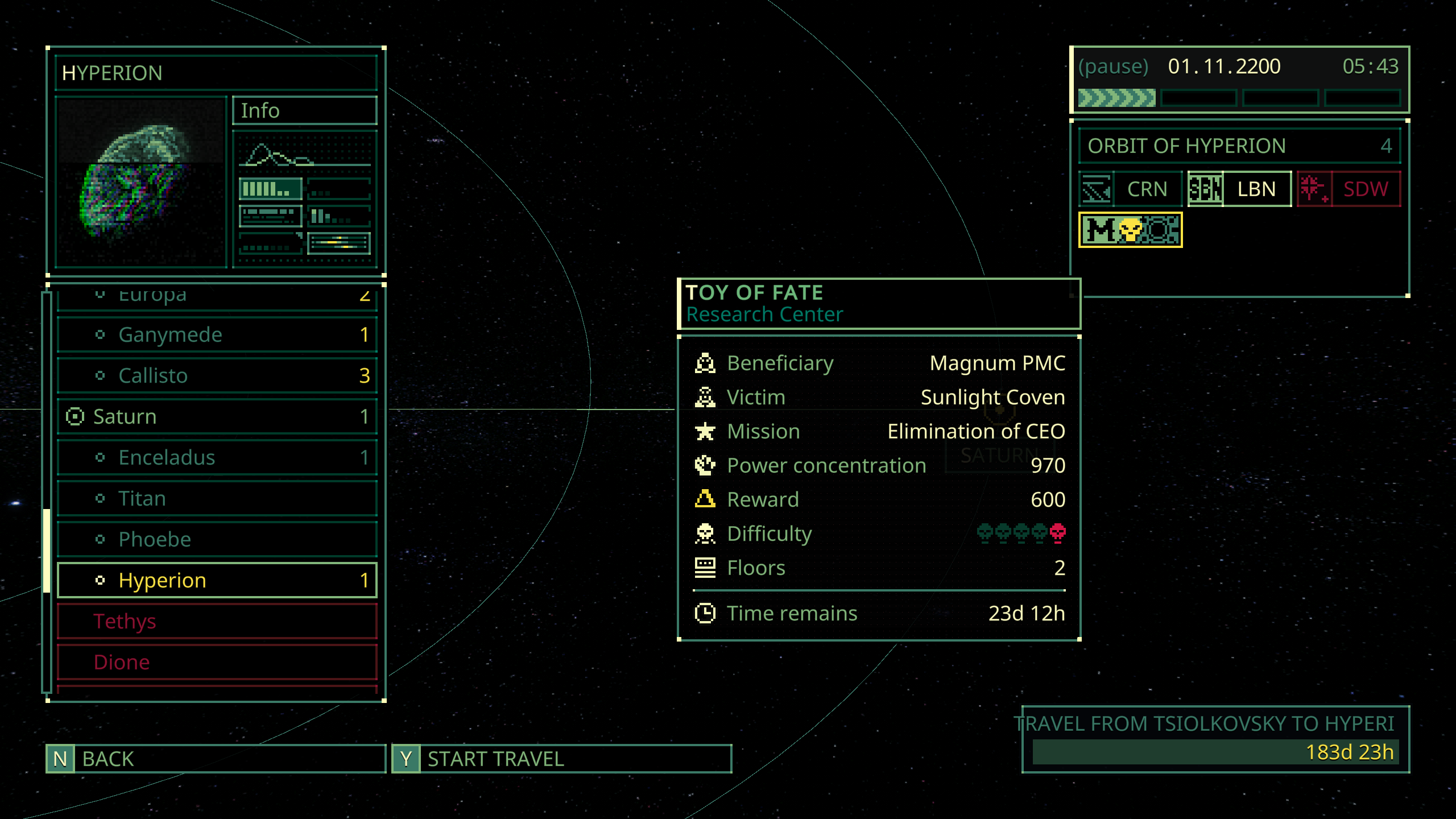
Task: Choose the Phoebe list row
Action: pos(216,539)
